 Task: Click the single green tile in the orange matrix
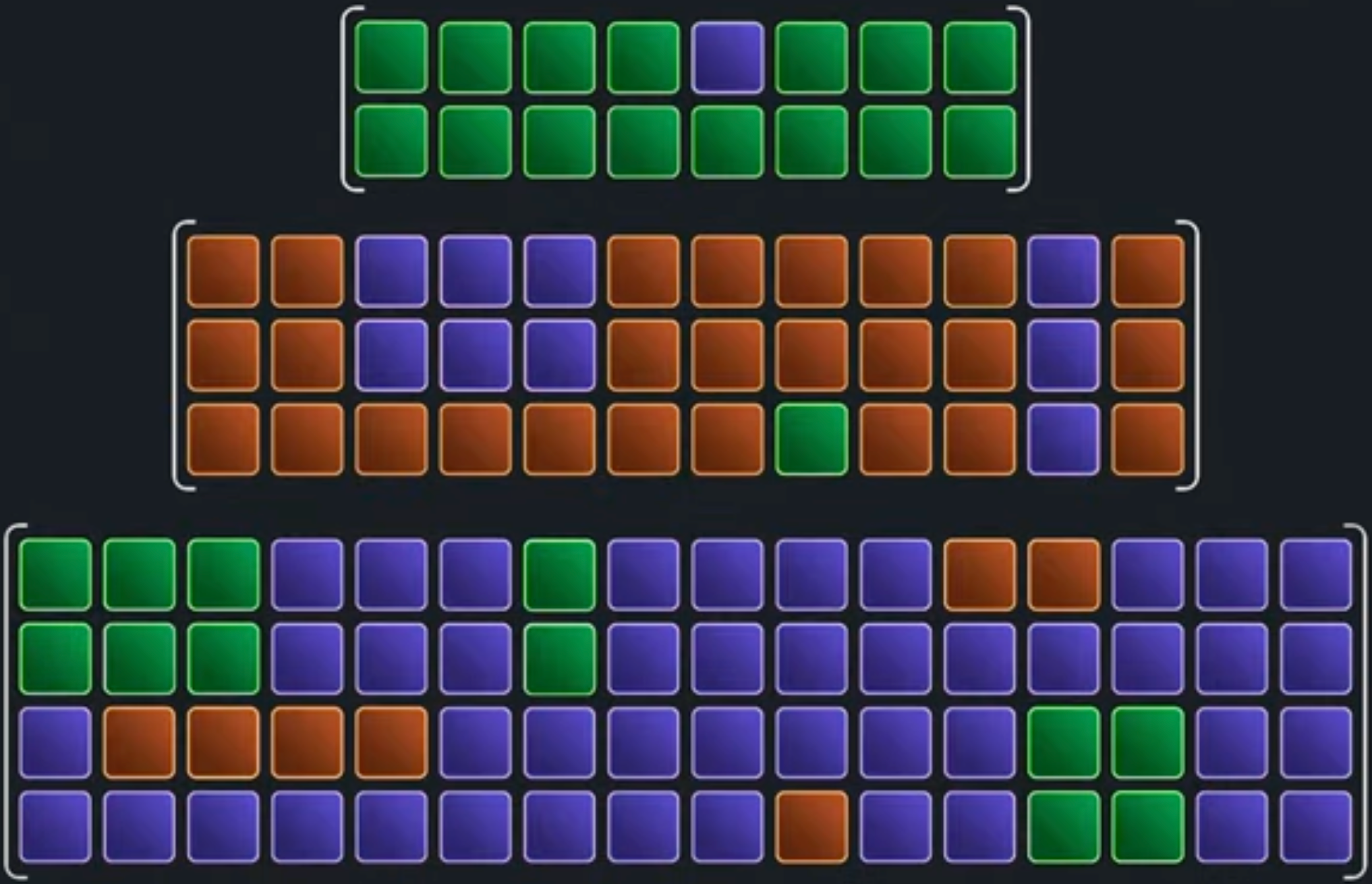click(x=811, y=439)
